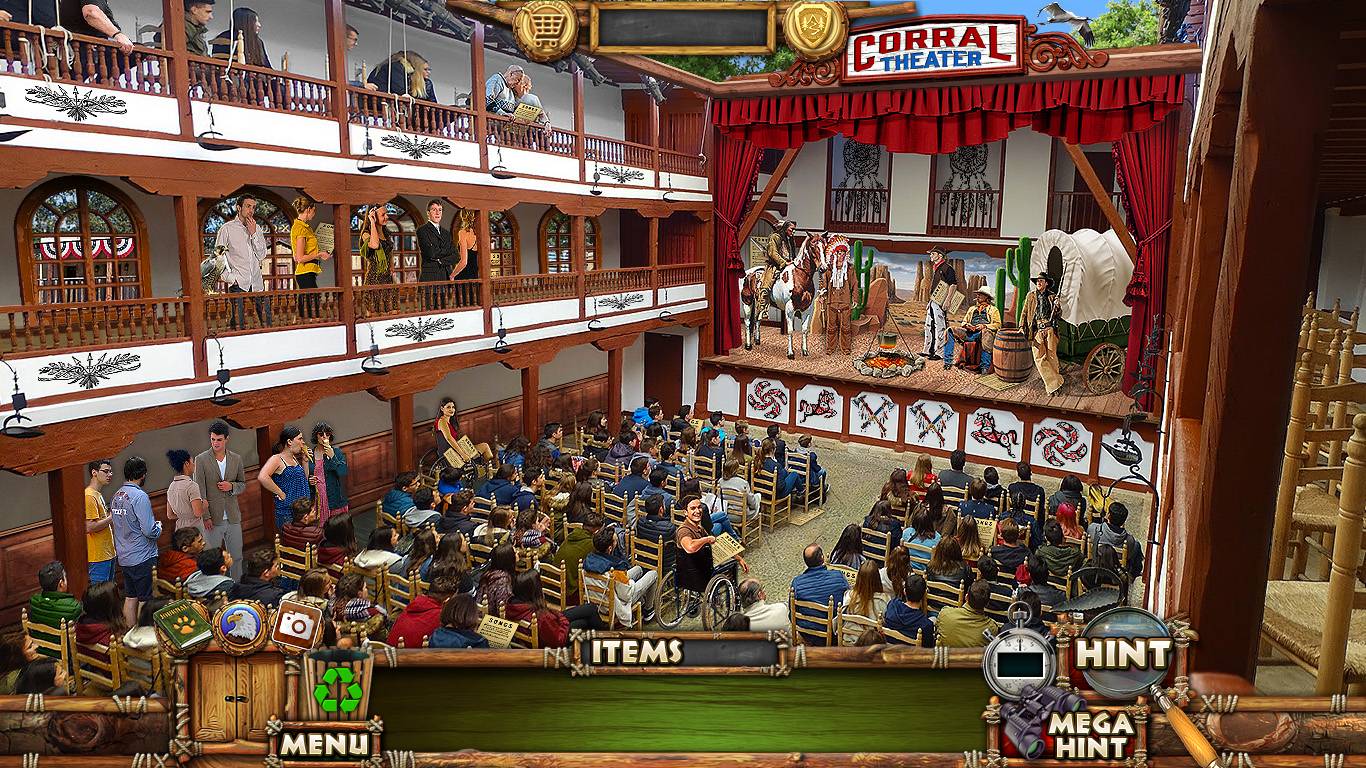This screenshot has height=768, width=1366.
Task: Open the Menu
Action: point(323,743)
